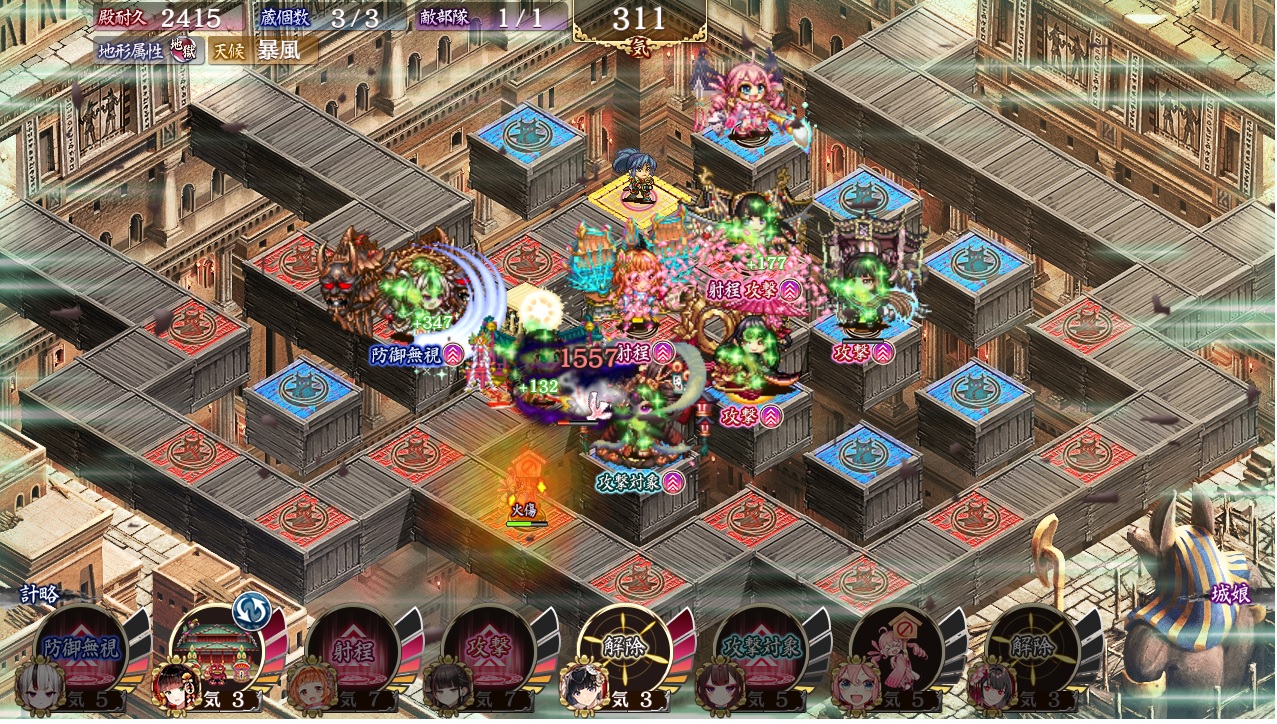Use the pink-haired chibi signboard stratagem
This screenshot has width=1277, height=724.
tap(897, 648)
